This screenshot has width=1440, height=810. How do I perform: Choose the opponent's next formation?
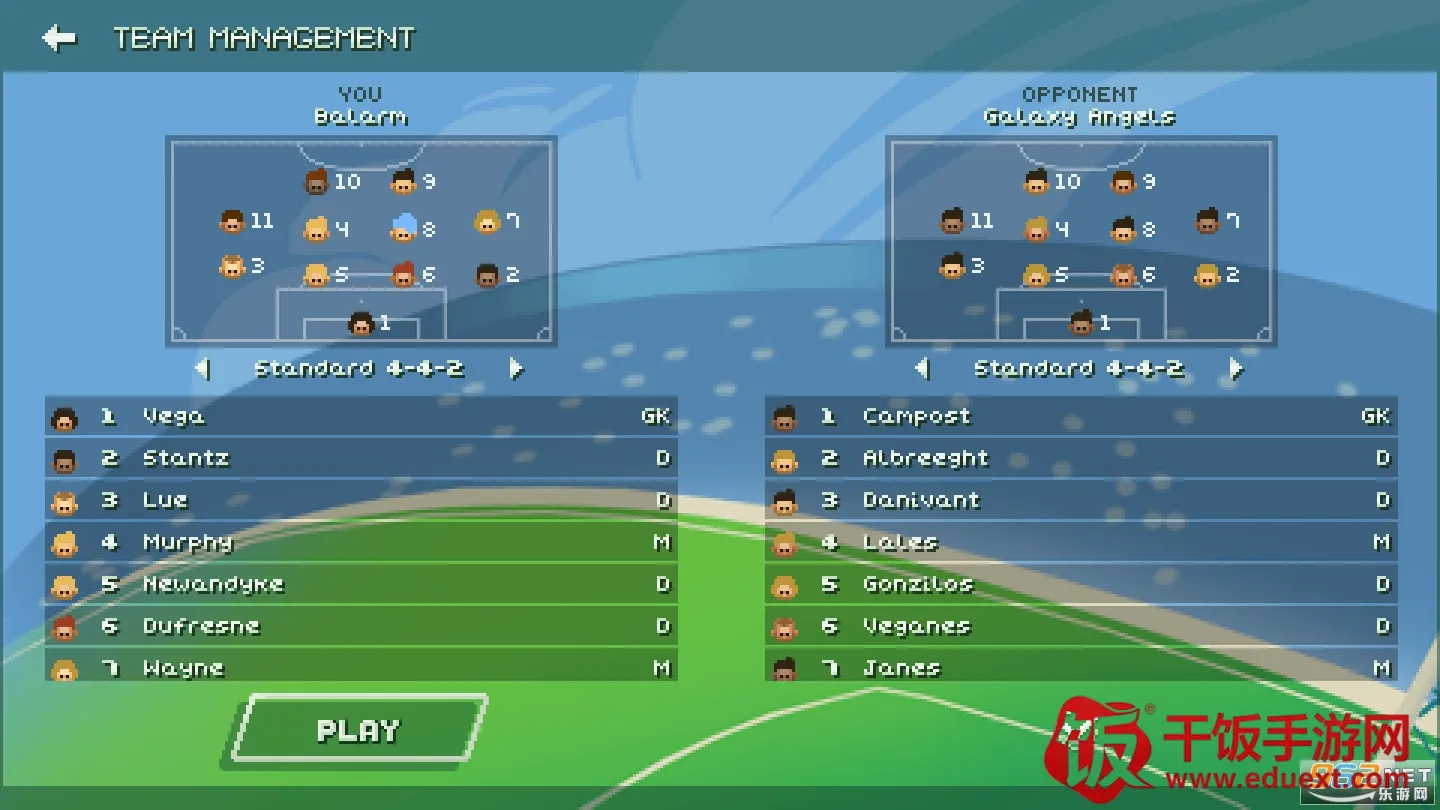[x=1236, y=369]
